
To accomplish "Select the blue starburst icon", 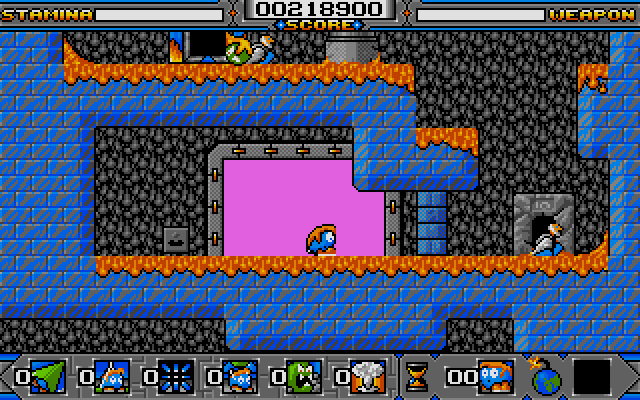I will point(175,377).
